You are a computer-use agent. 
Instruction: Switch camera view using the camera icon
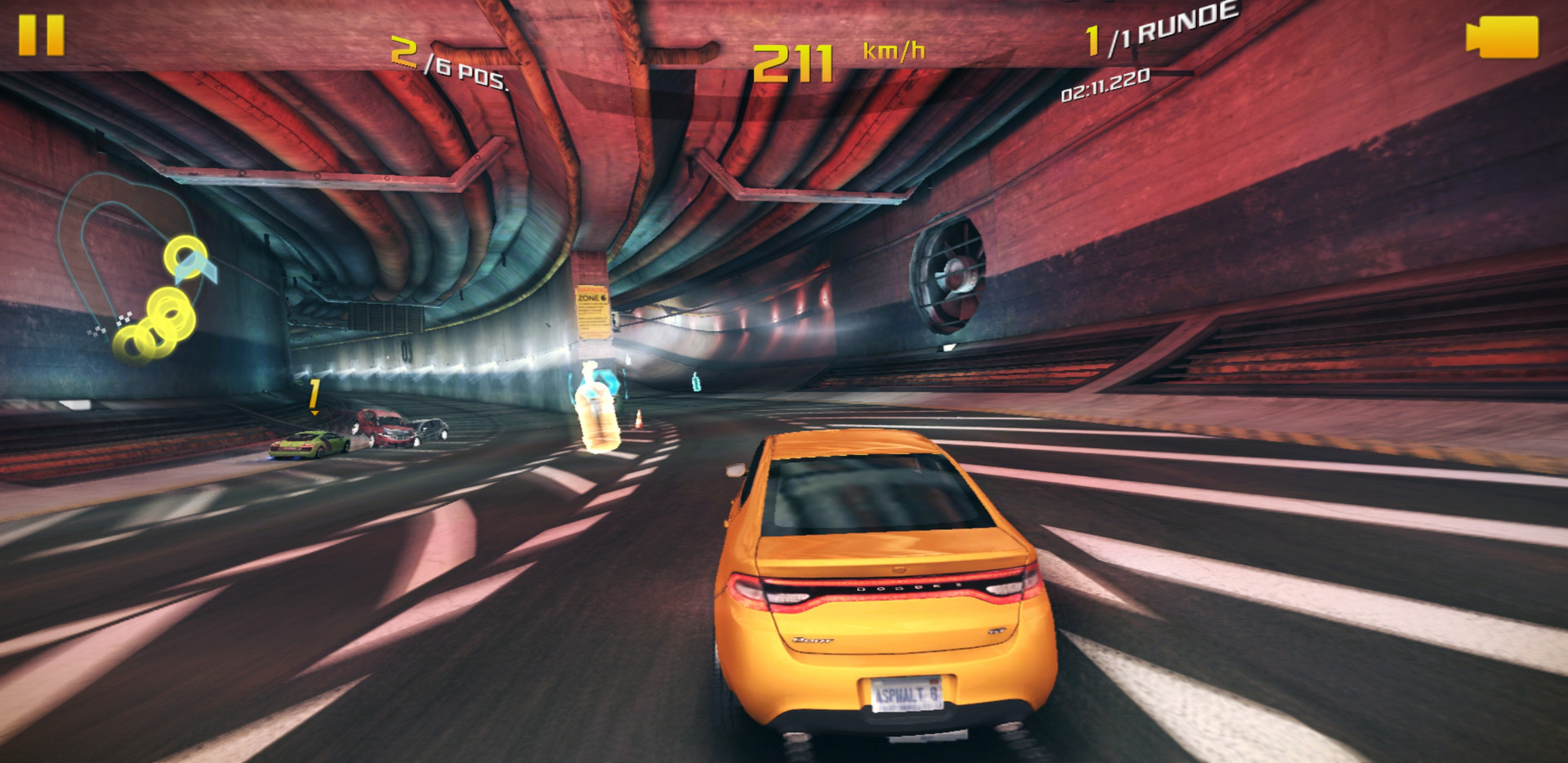pyautogui.click(x=1503, y=38)
